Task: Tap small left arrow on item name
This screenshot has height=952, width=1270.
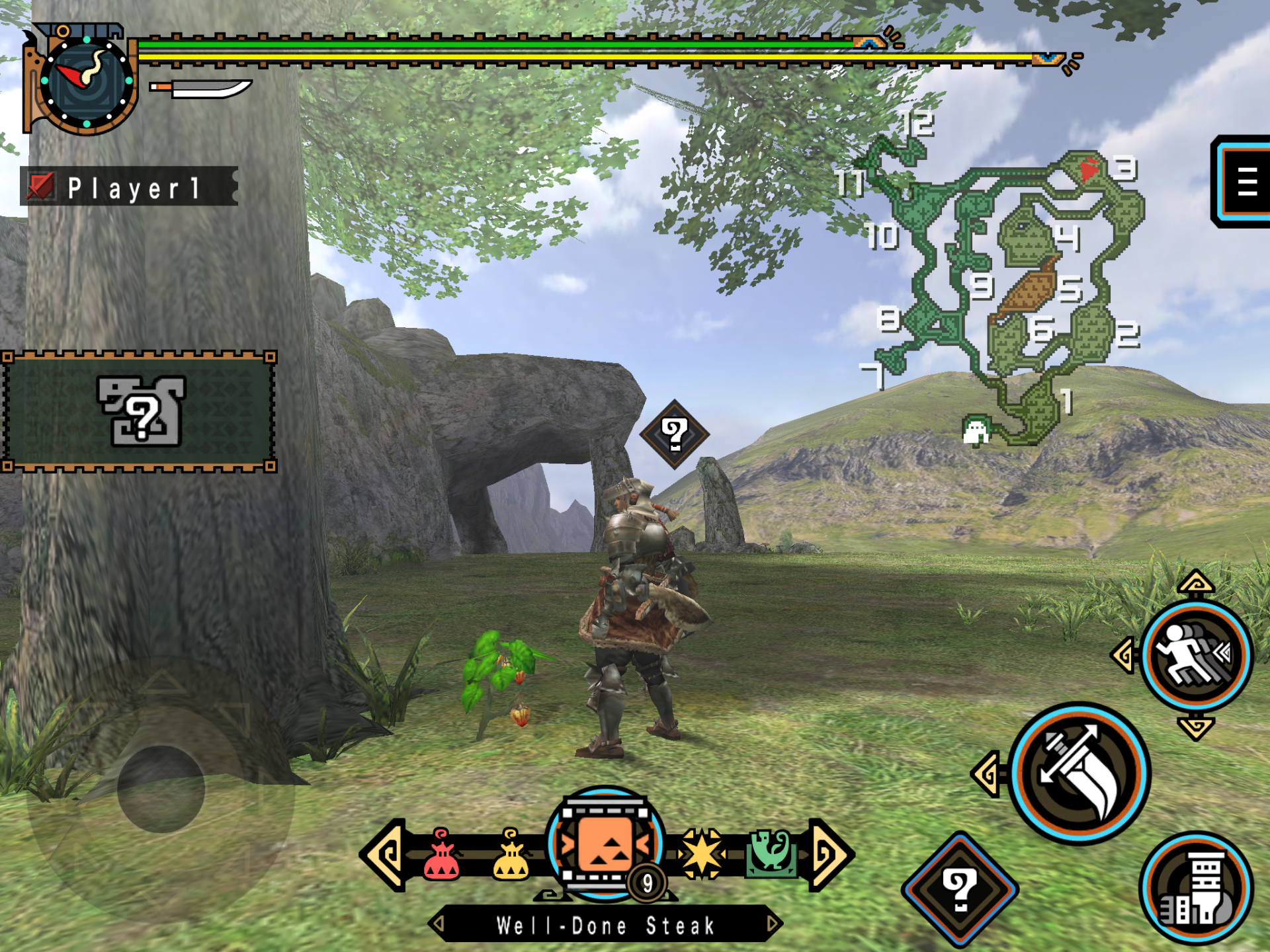Action: click(439, 924)
